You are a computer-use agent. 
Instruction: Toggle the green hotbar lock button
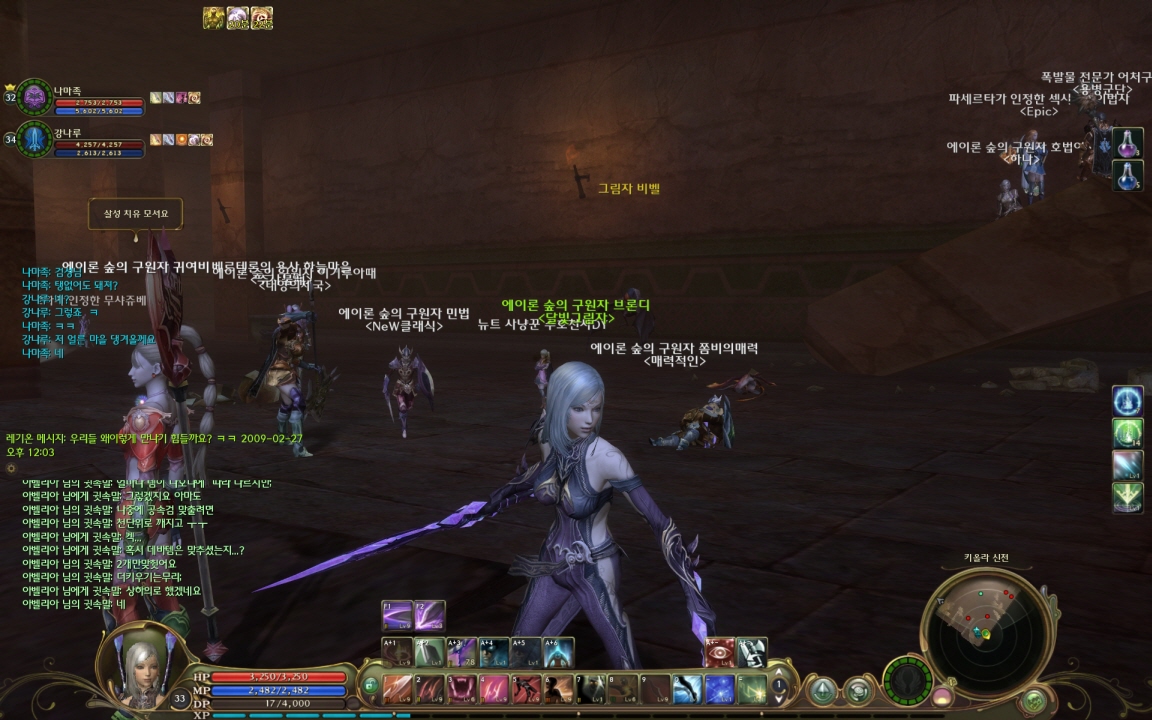(x=370, y=686)
